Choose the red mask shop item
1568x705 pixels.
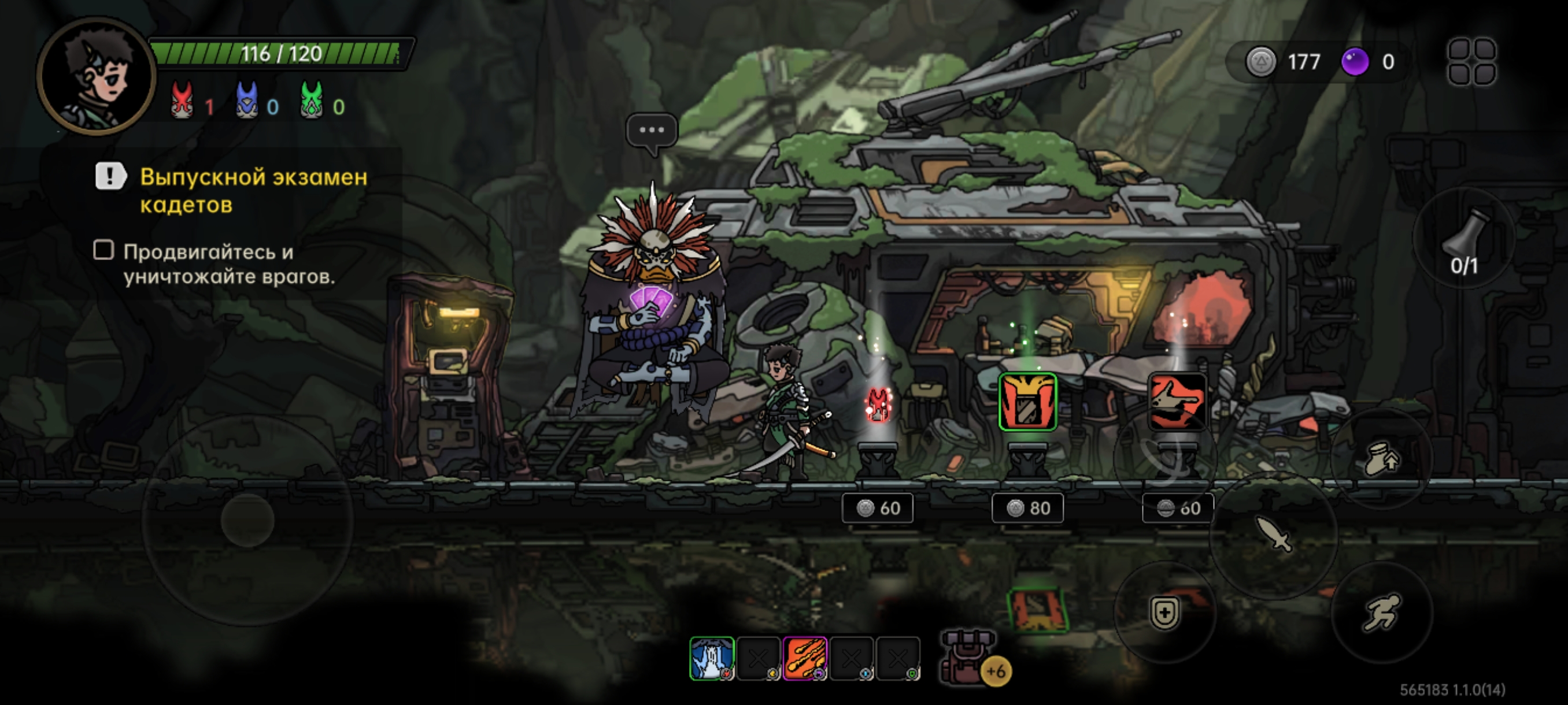coord(877,405)
